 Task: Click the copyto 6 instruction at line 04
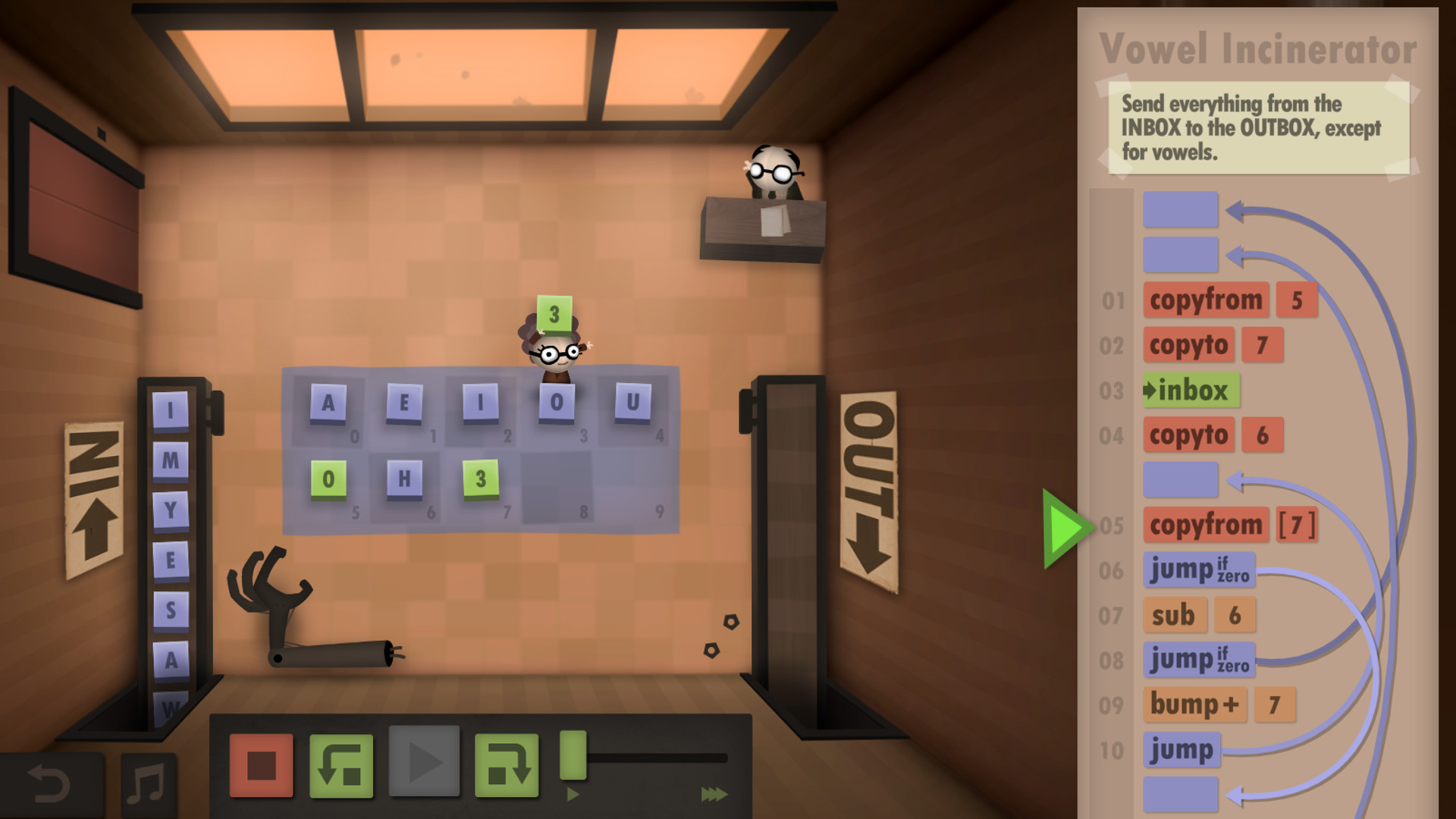pyautogui.click(x=1188, y=435)
